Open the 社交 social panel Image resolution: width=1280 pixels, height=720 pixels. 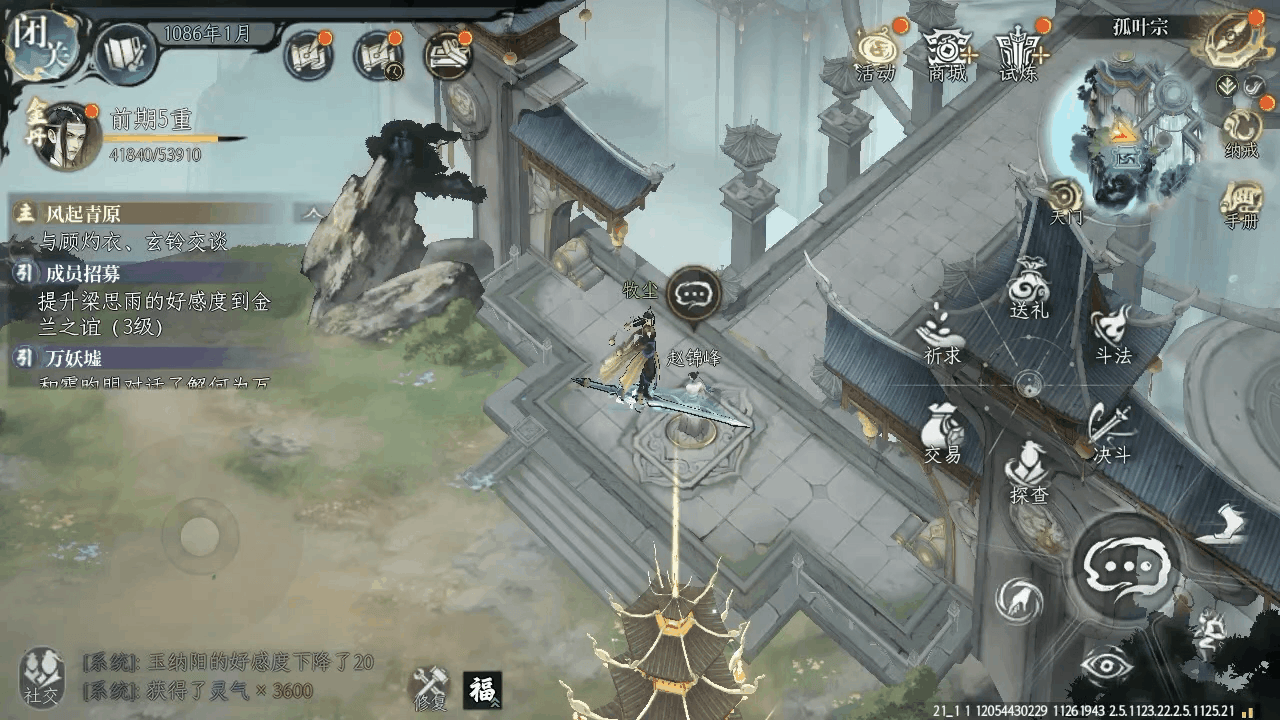(x=41, y=675)
